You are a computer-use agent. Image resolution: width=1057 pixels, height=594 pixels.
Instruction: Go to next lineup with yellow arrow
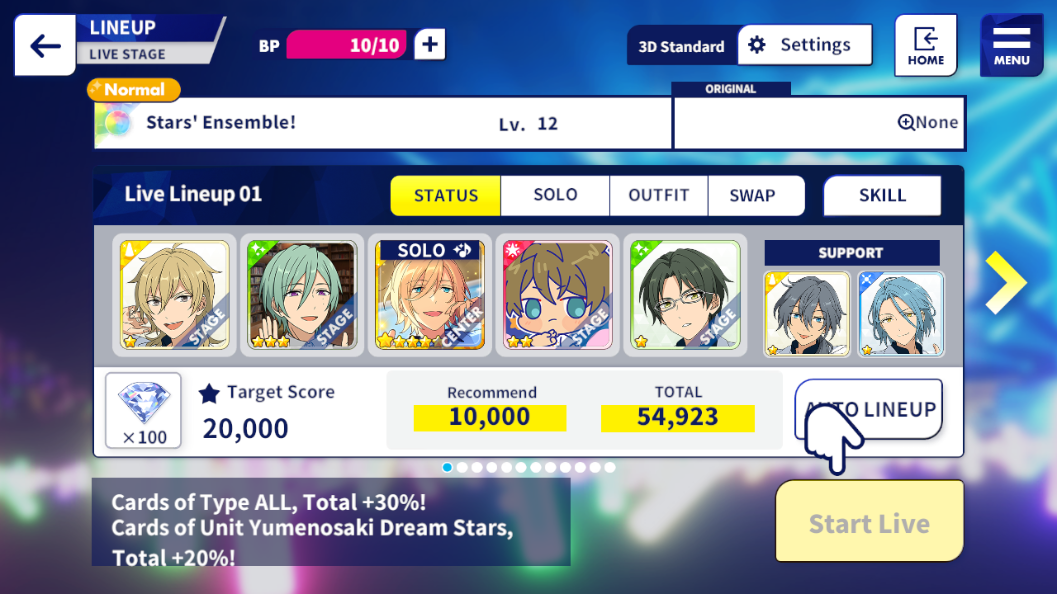(x=1004, y=283)
